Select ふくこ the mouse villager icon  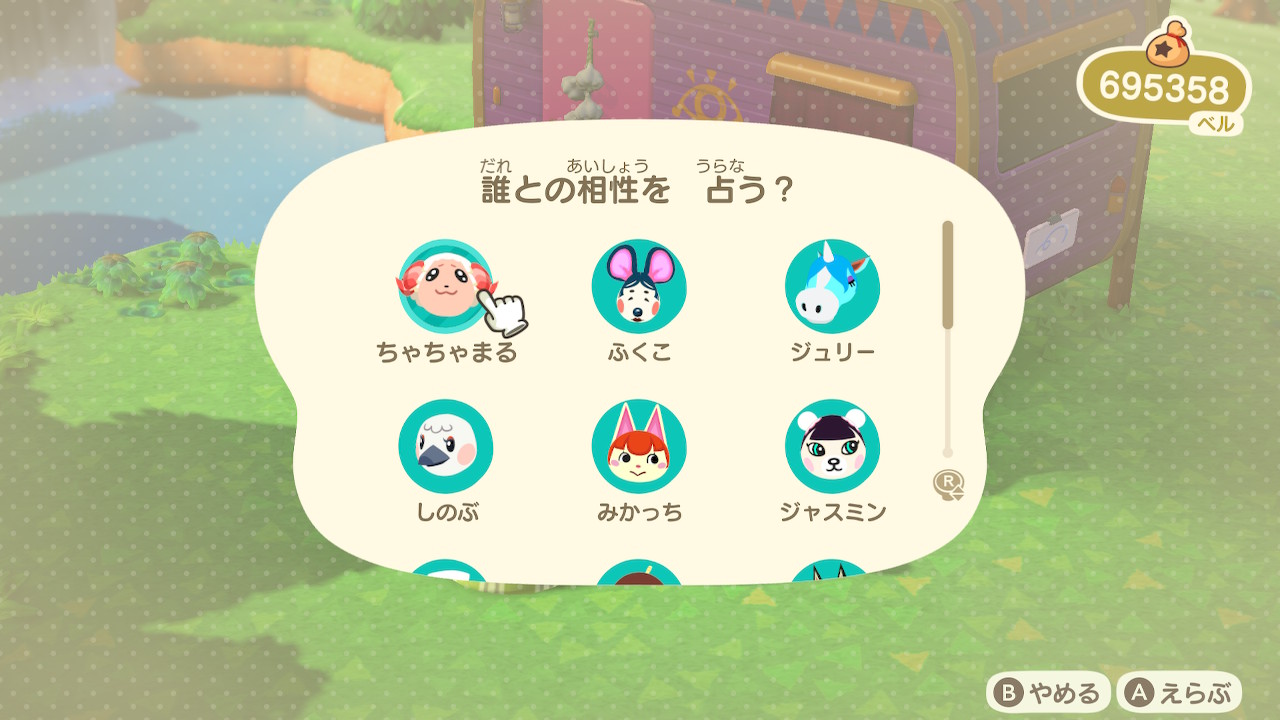pyautogui.click(x=638, y=288)
